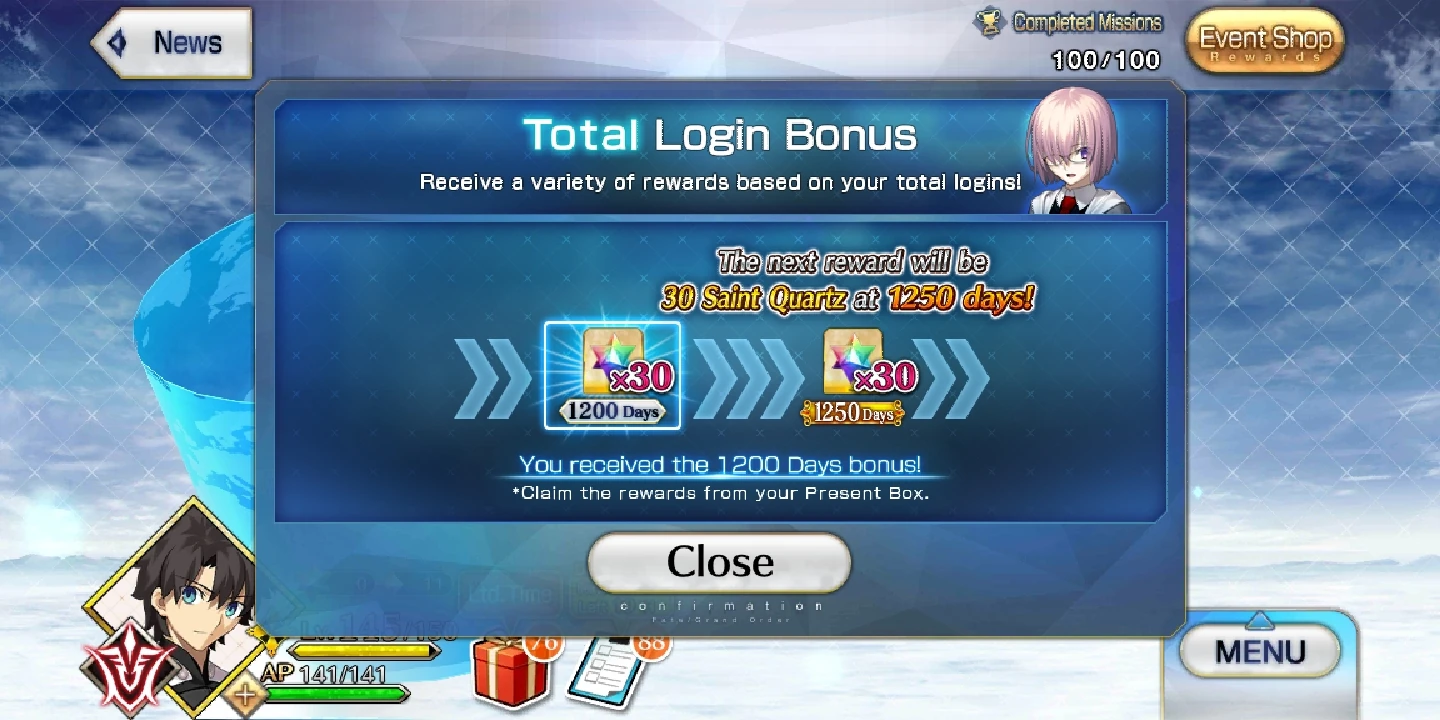Return to News screen

click(185, 41)
